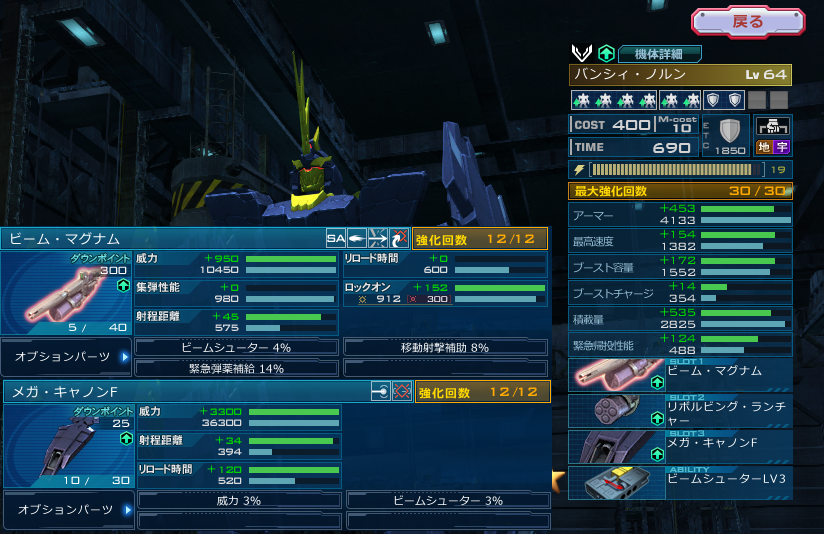Open オプションパーツ for ビーム・マグナム
The height and width of the screenshot is (534, 824).
tap(67, 356)
